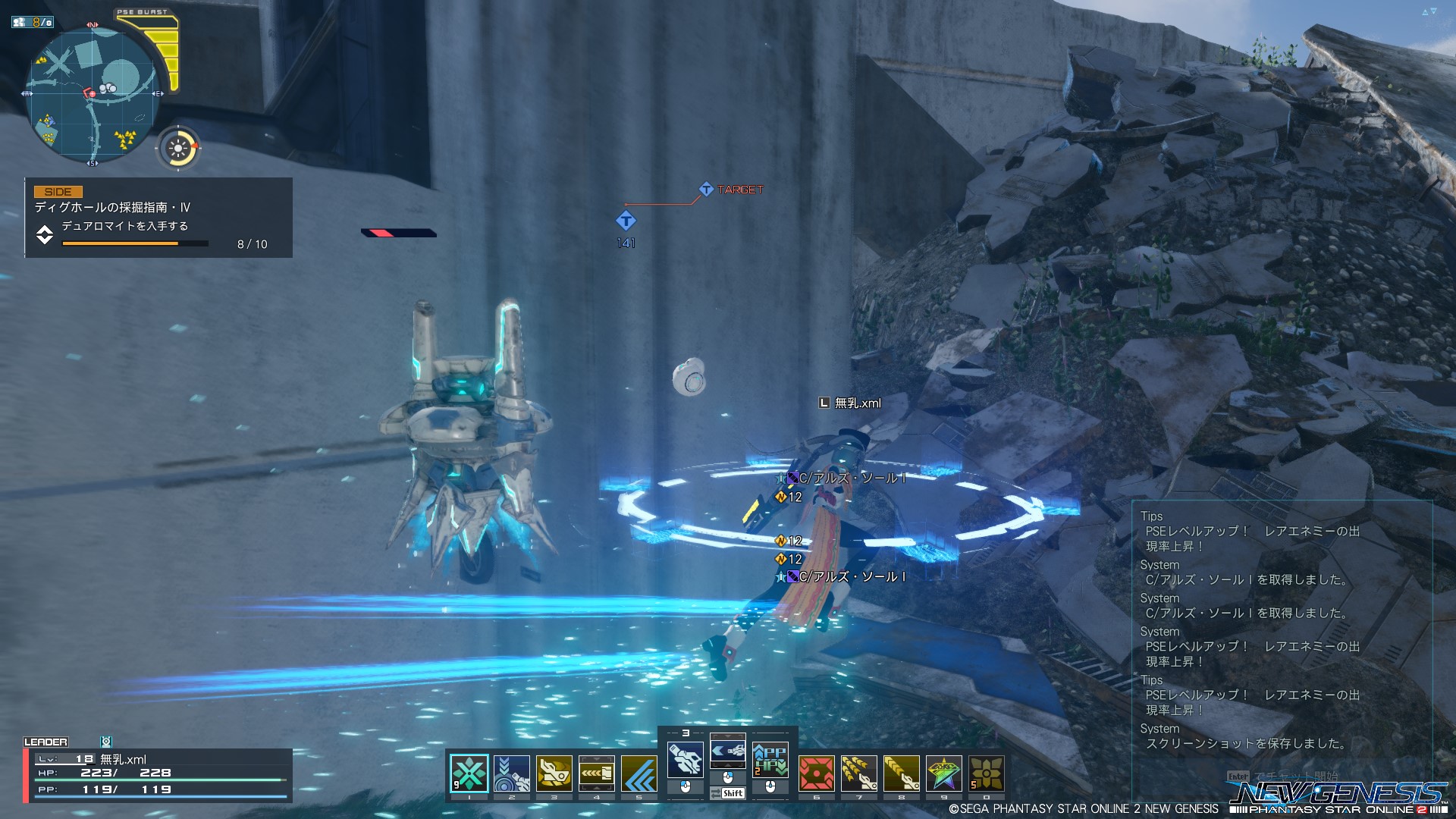This screenshot has height=819, width=1456.
Task: Use the PP/HP conversion skill icon
Action: [x=770, y=759]
